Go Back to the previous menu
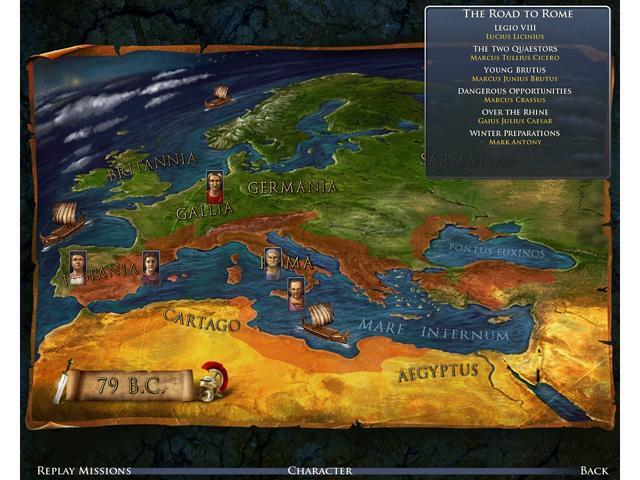 point(594,469)
